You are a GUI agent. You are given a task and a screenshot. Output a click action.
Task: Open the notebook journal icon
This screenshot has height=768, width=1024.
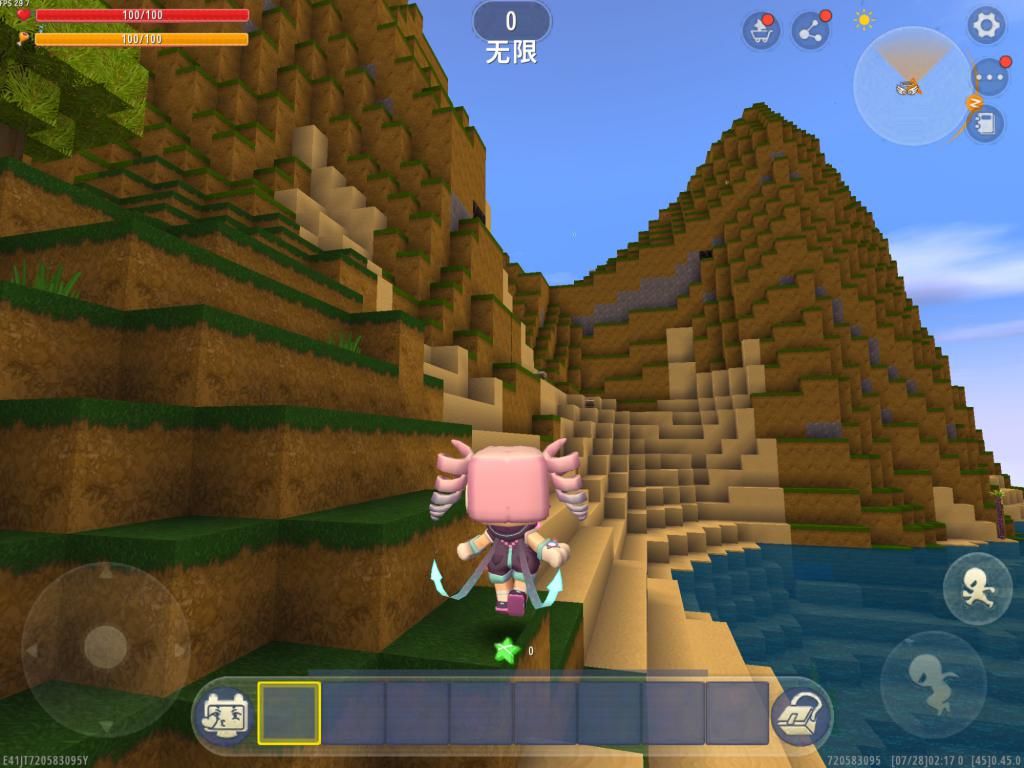(984, 124)
